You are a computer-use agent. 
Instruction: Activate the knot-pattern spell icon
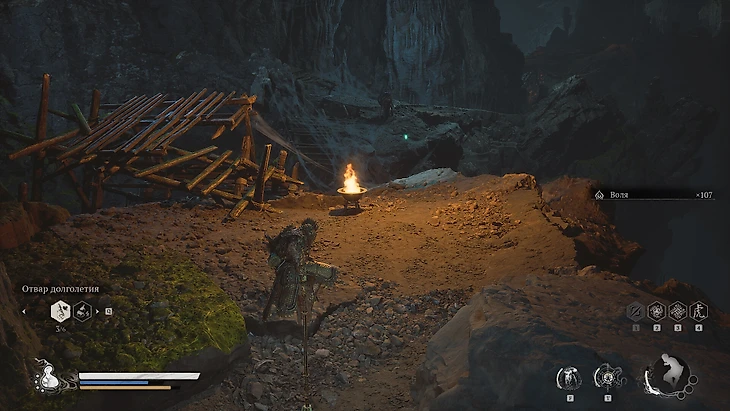coord(677,311)
